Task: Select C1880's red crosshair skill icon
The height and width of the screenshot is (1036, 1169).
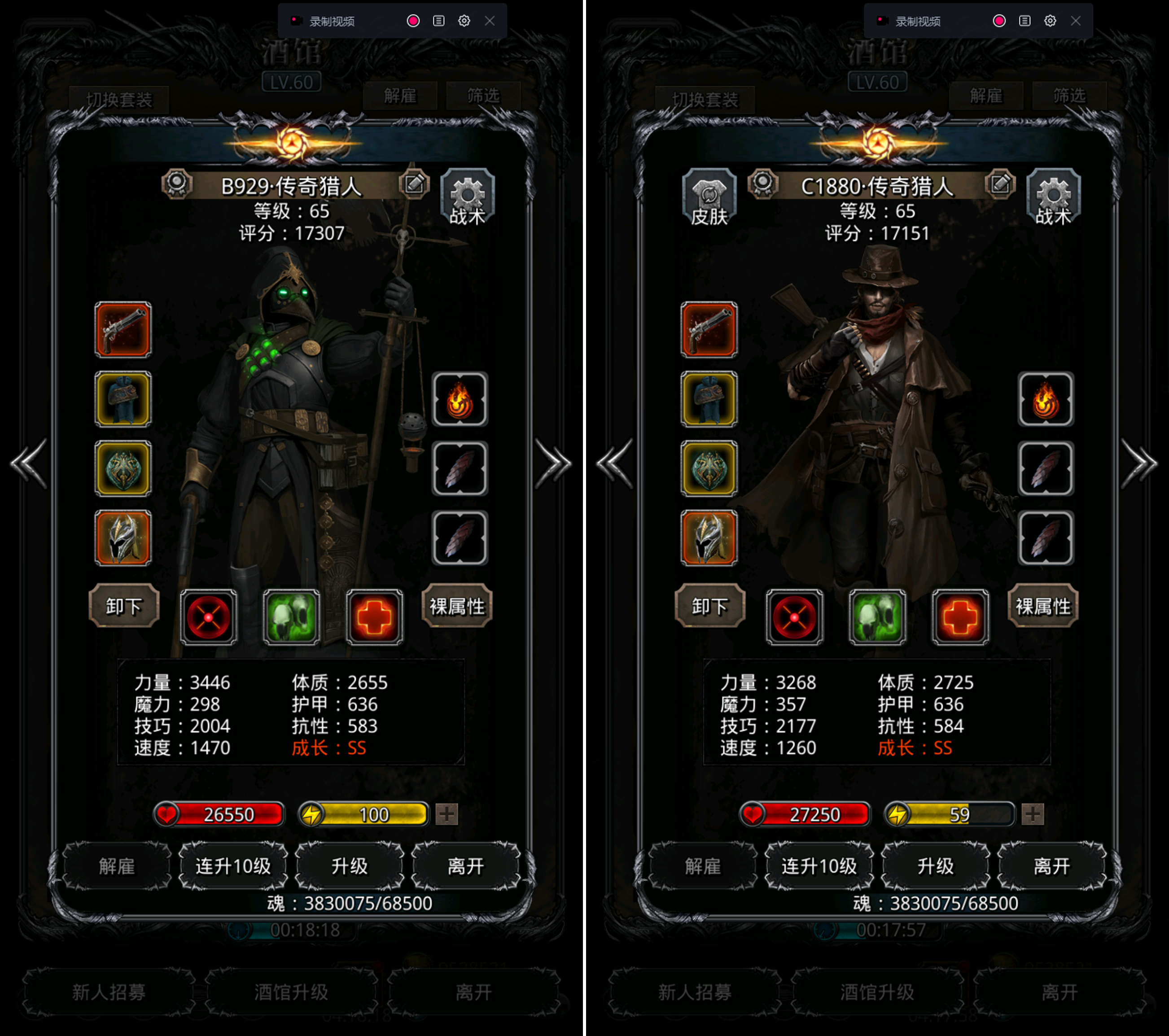Action: pyautogui.click(x=794, y=617)
